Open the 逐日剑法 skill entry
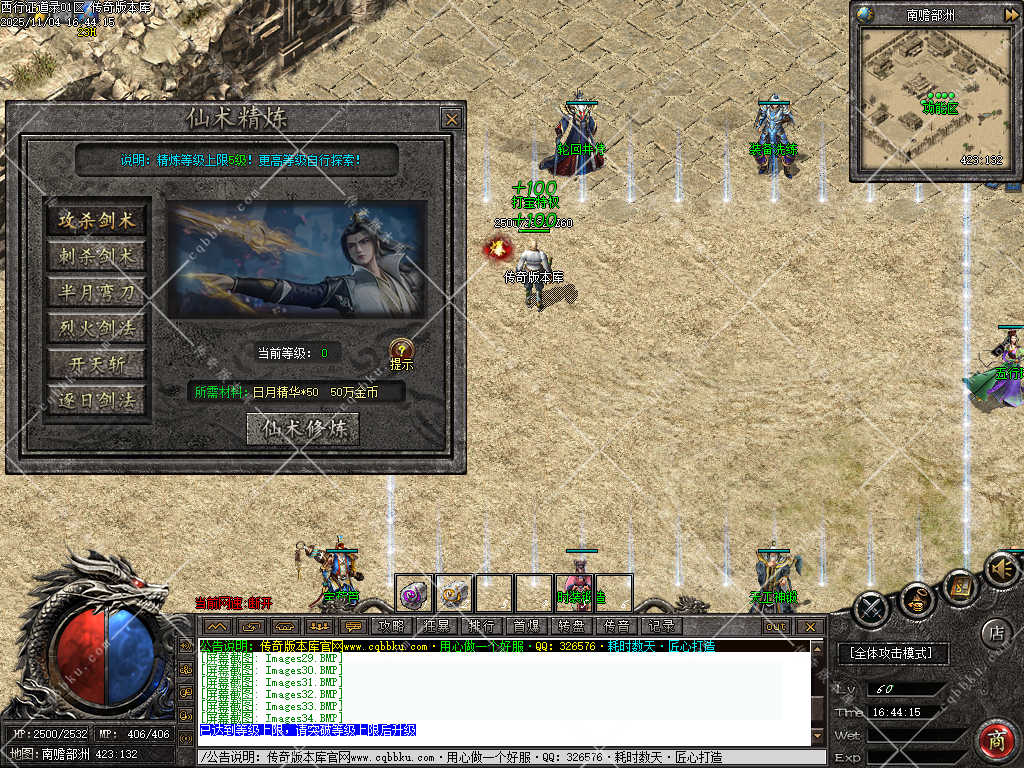The width and height of the screenshot is (1024, 768). (96, 401)
